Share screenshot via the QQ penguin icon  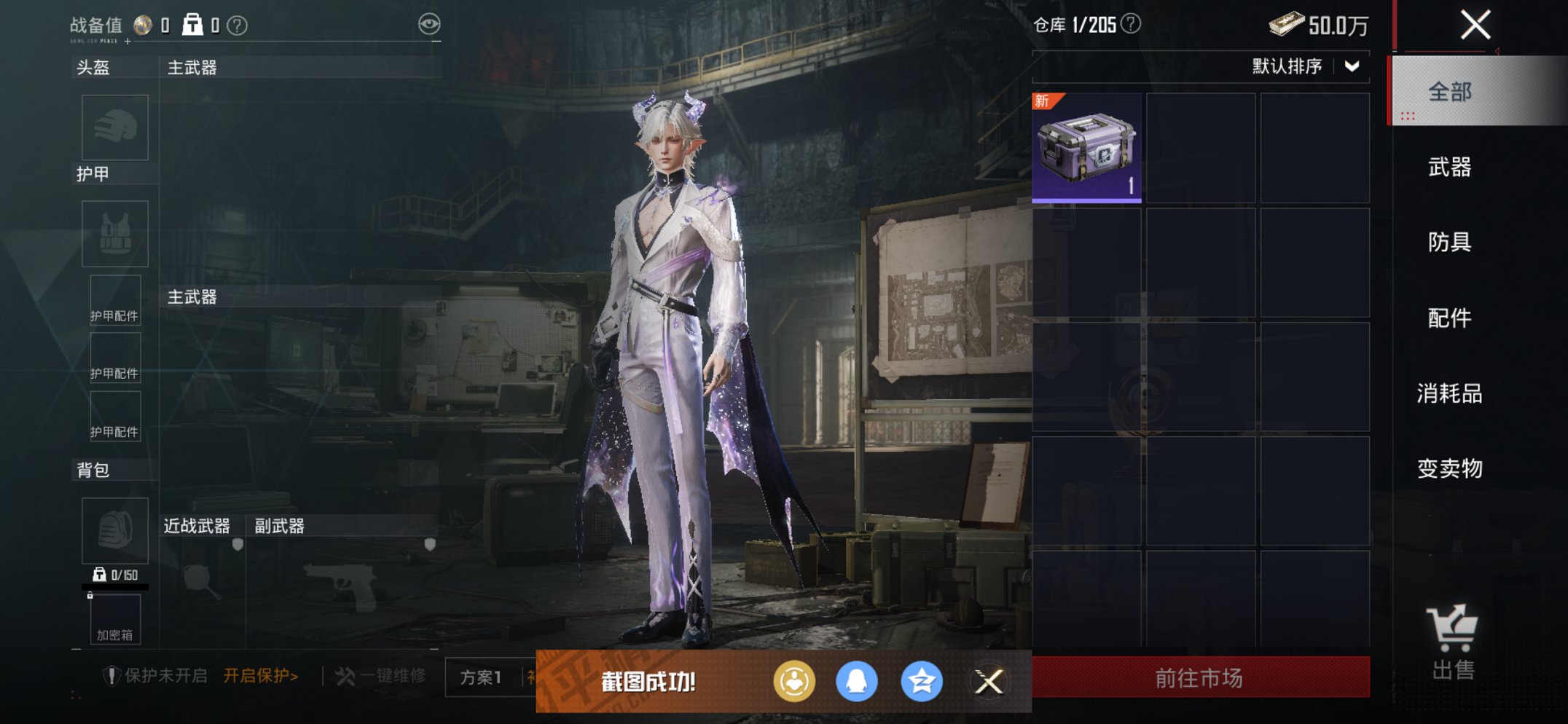tap(856, 682)
